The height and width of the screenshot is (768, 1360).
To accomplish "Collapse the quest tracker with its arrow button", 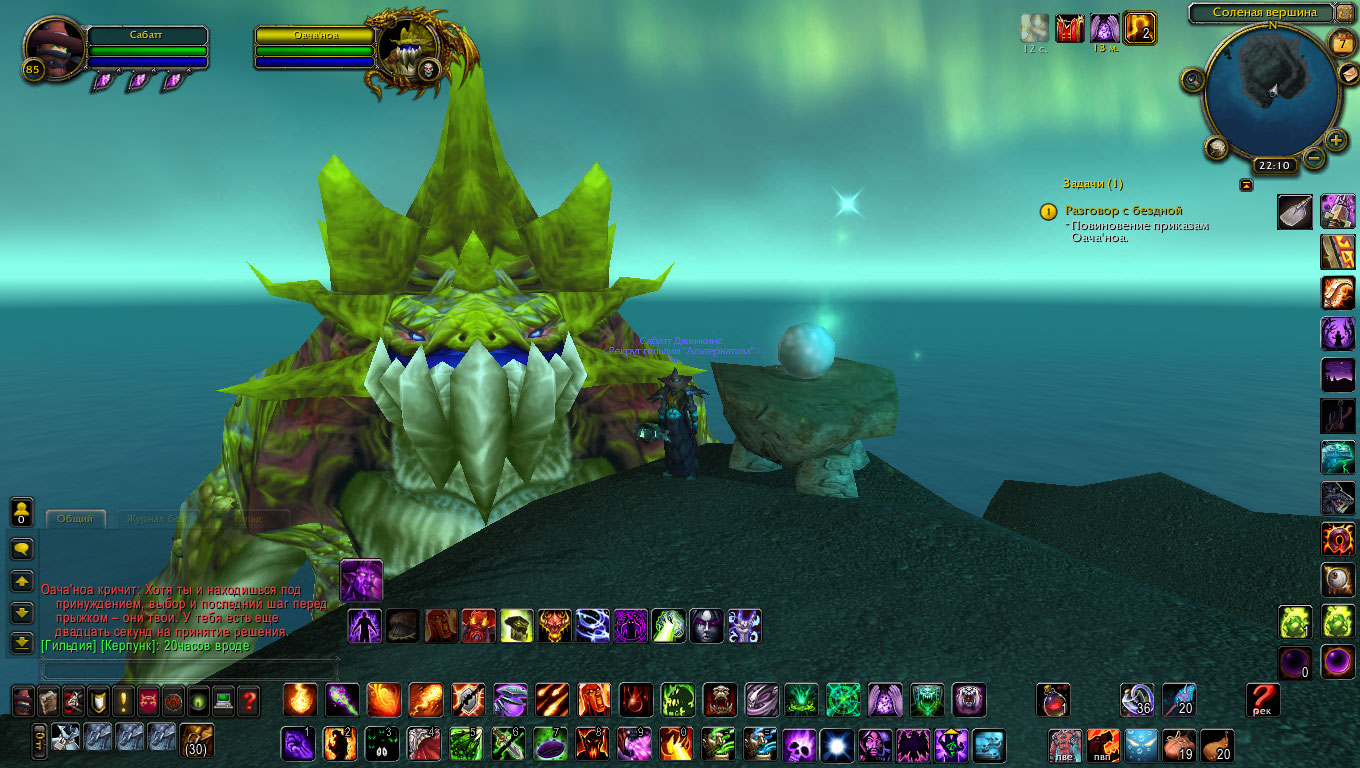I will pos(1246,184).
